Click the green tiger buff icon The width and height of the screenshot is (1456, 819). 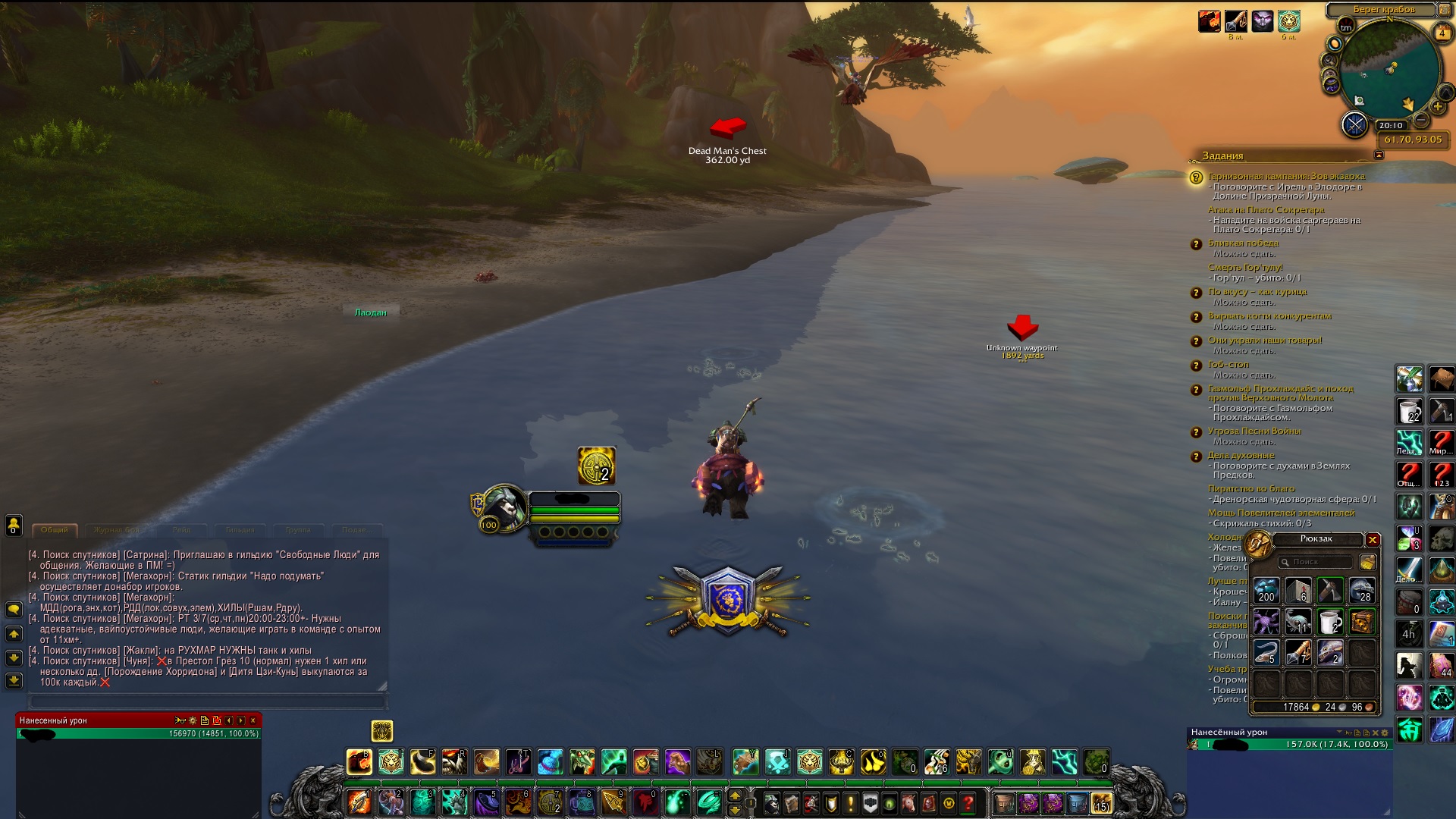[x=1288, y=21]
